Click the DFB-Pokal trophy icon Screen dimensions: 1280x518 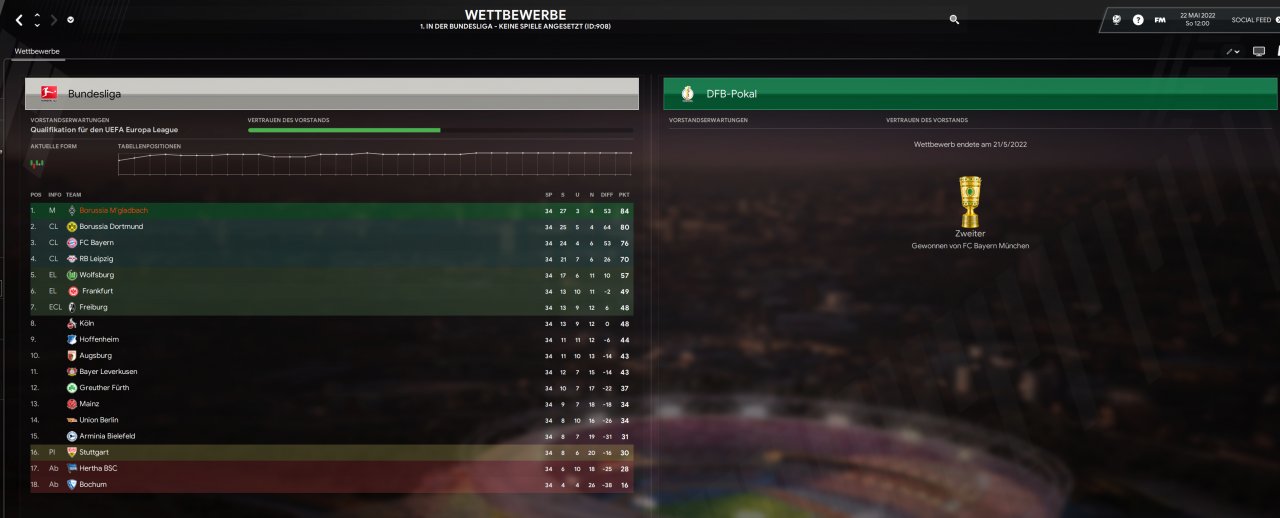point(970,200)
